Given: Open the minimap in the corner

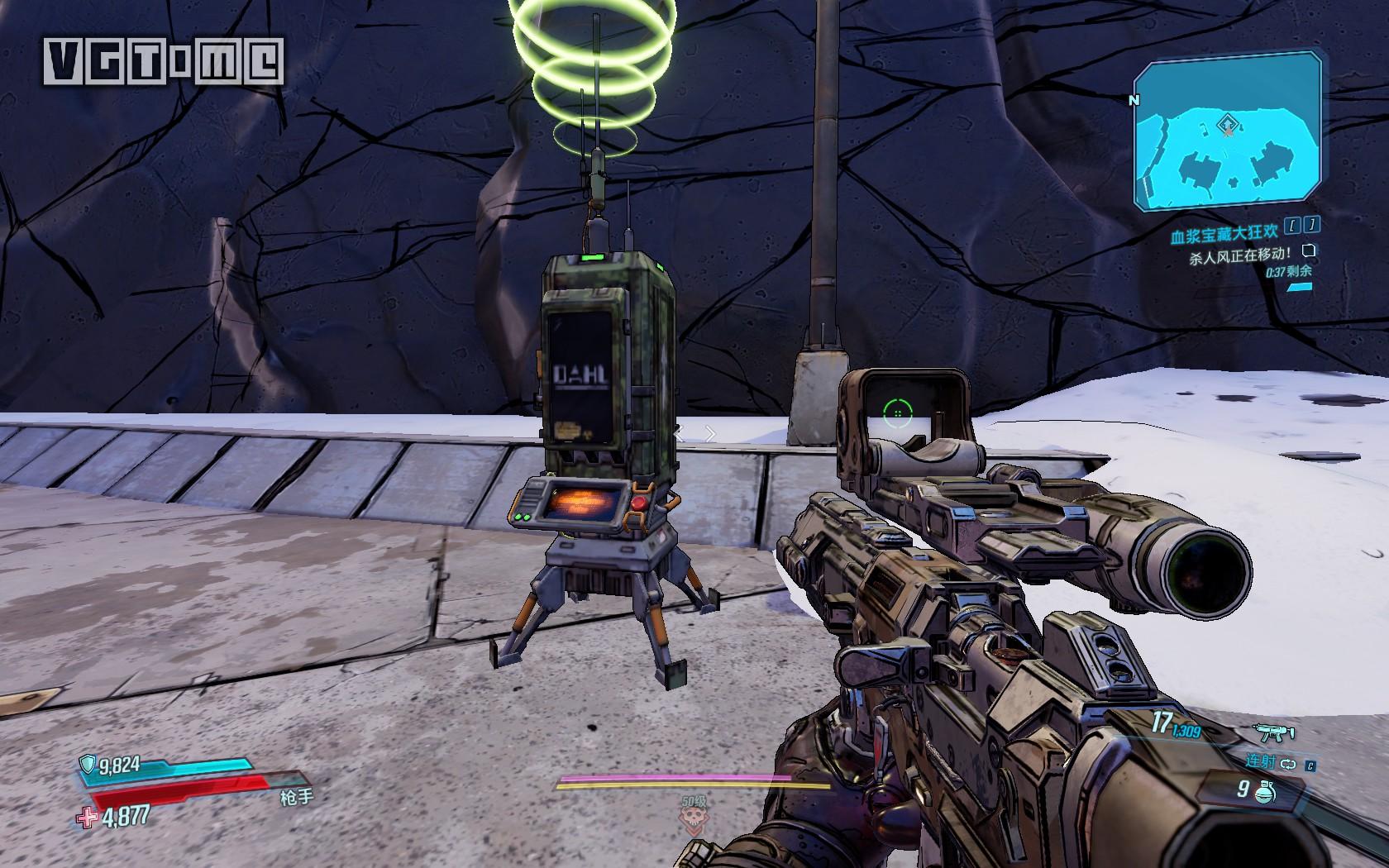Looking at the screenshot, I should click(1227, 131).
